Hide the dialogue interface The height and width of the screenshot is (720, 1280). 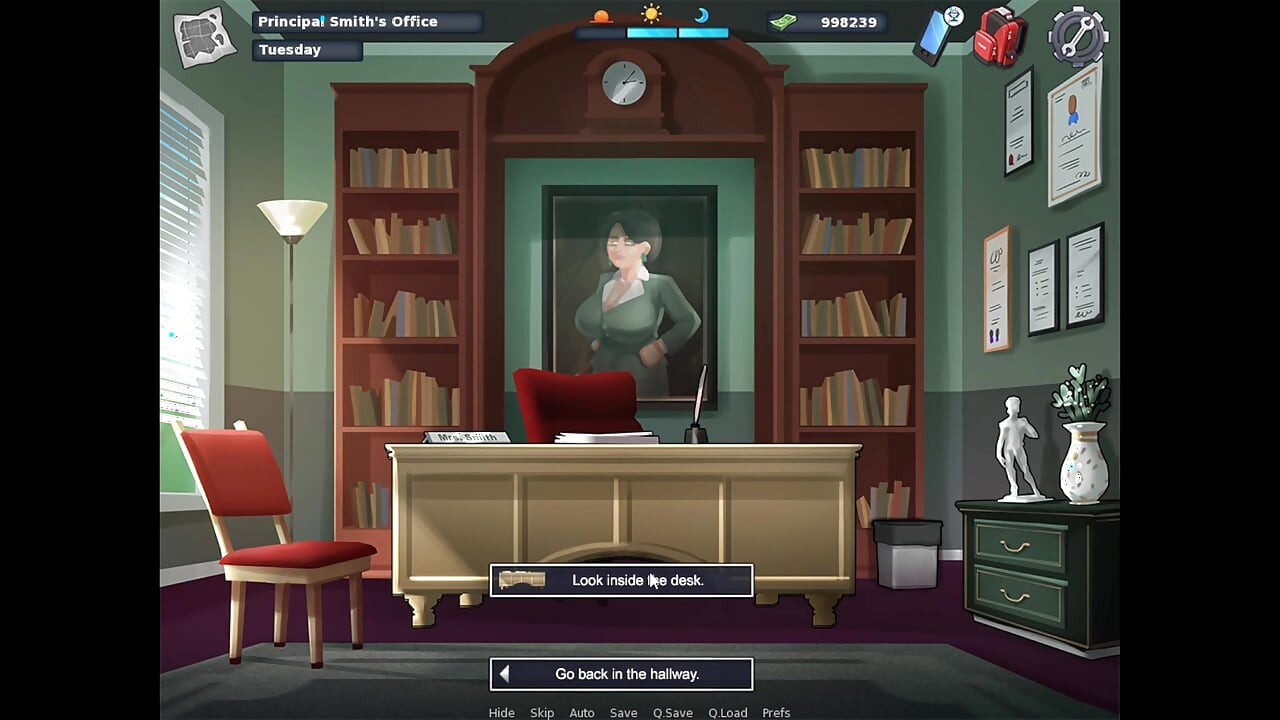click(x=502, y=712)
